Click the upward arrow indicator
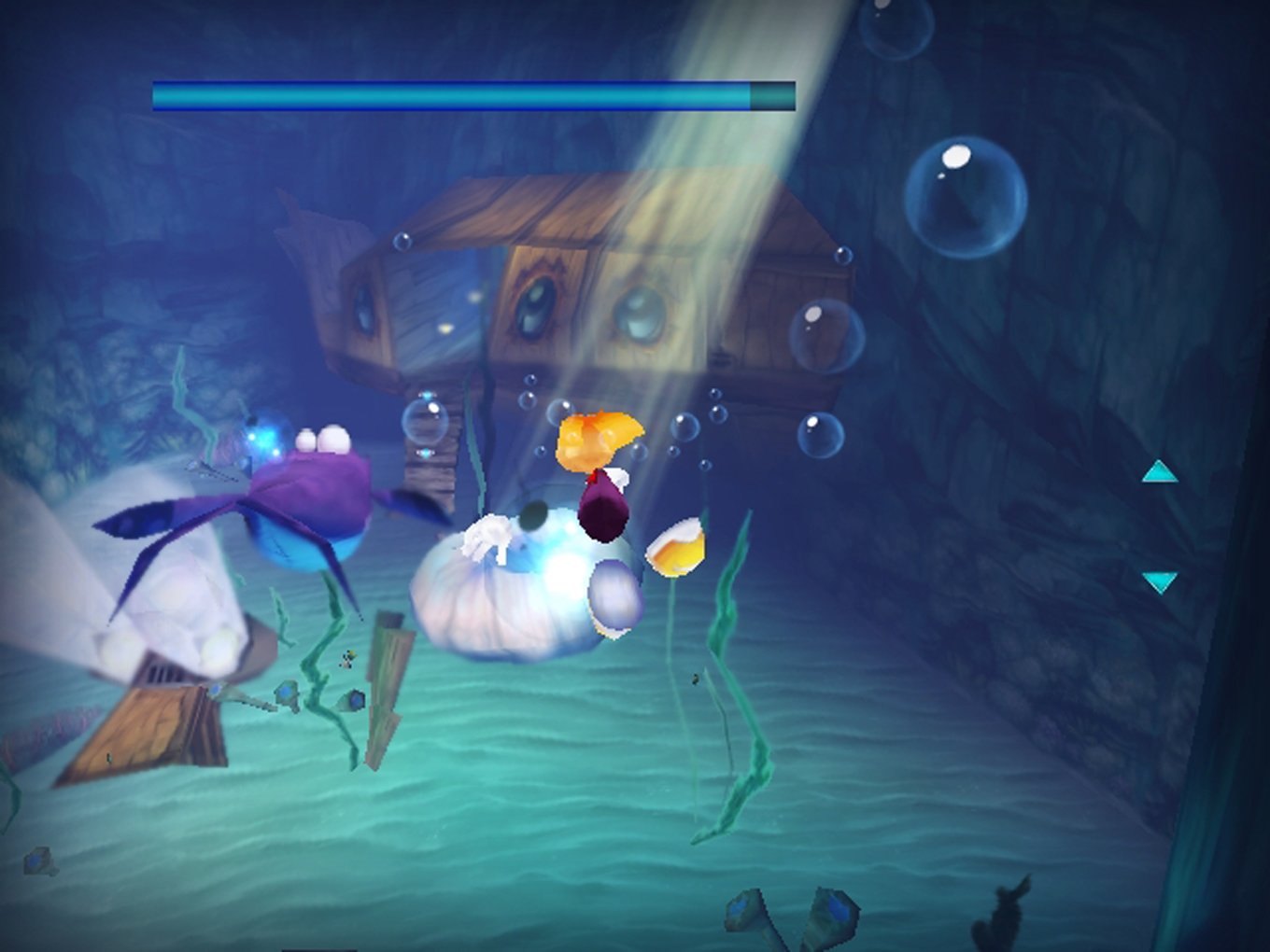Screen dimensions: 1270x952 (x=1158, y=472)
